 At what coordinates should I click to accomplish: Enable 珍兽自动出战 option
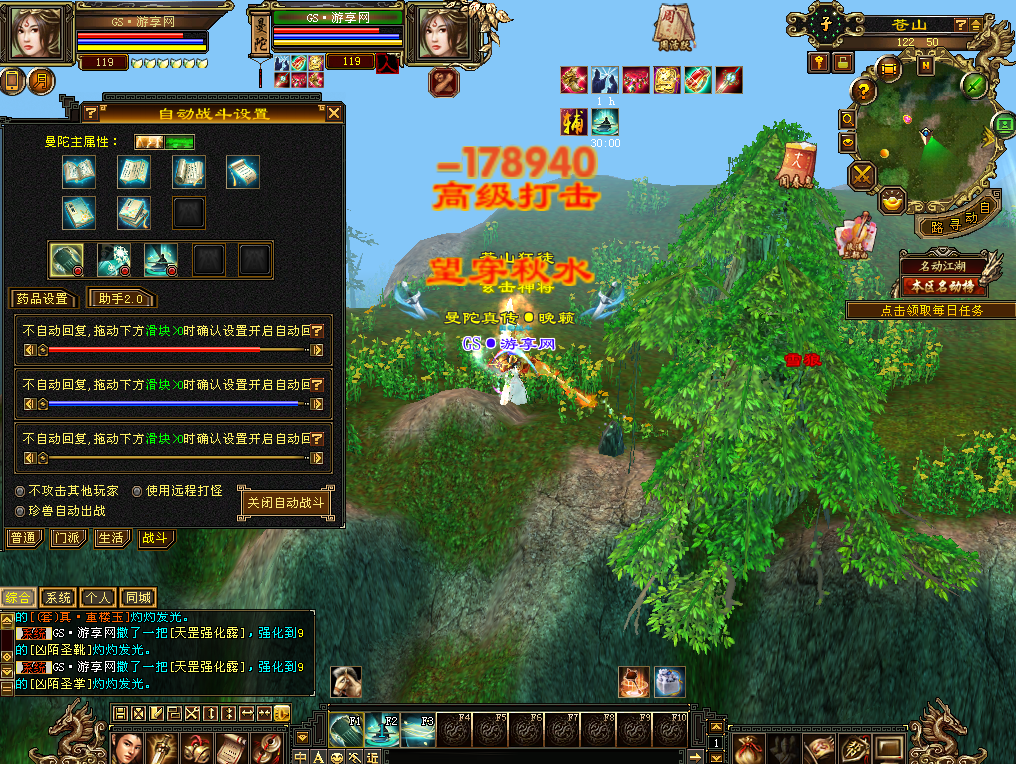tap(21, 511)
